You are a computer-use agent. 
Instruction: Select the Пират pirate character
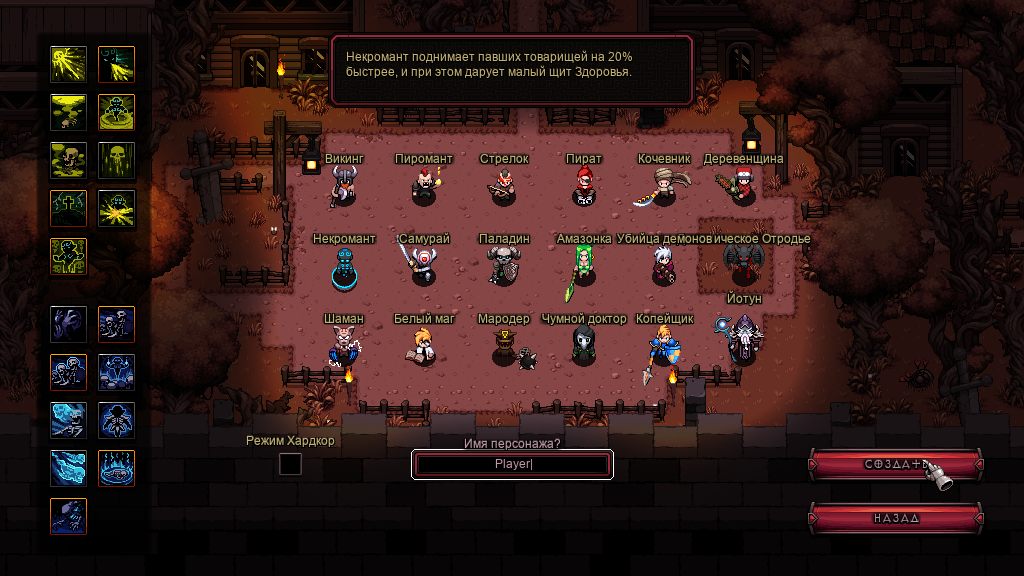(583, 187)
